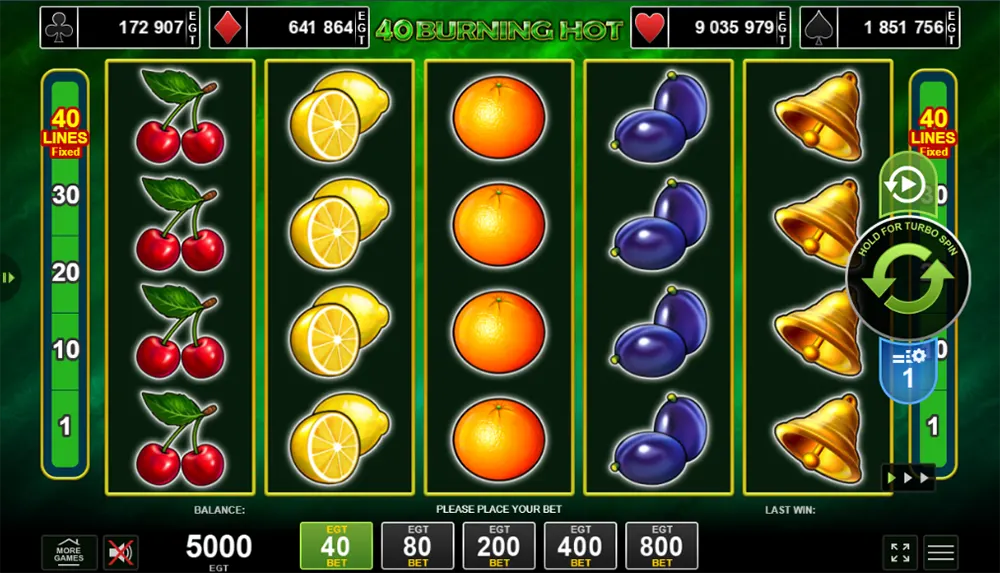
Task: Activate the autoplay button above spin
Action: coord(906,186)
